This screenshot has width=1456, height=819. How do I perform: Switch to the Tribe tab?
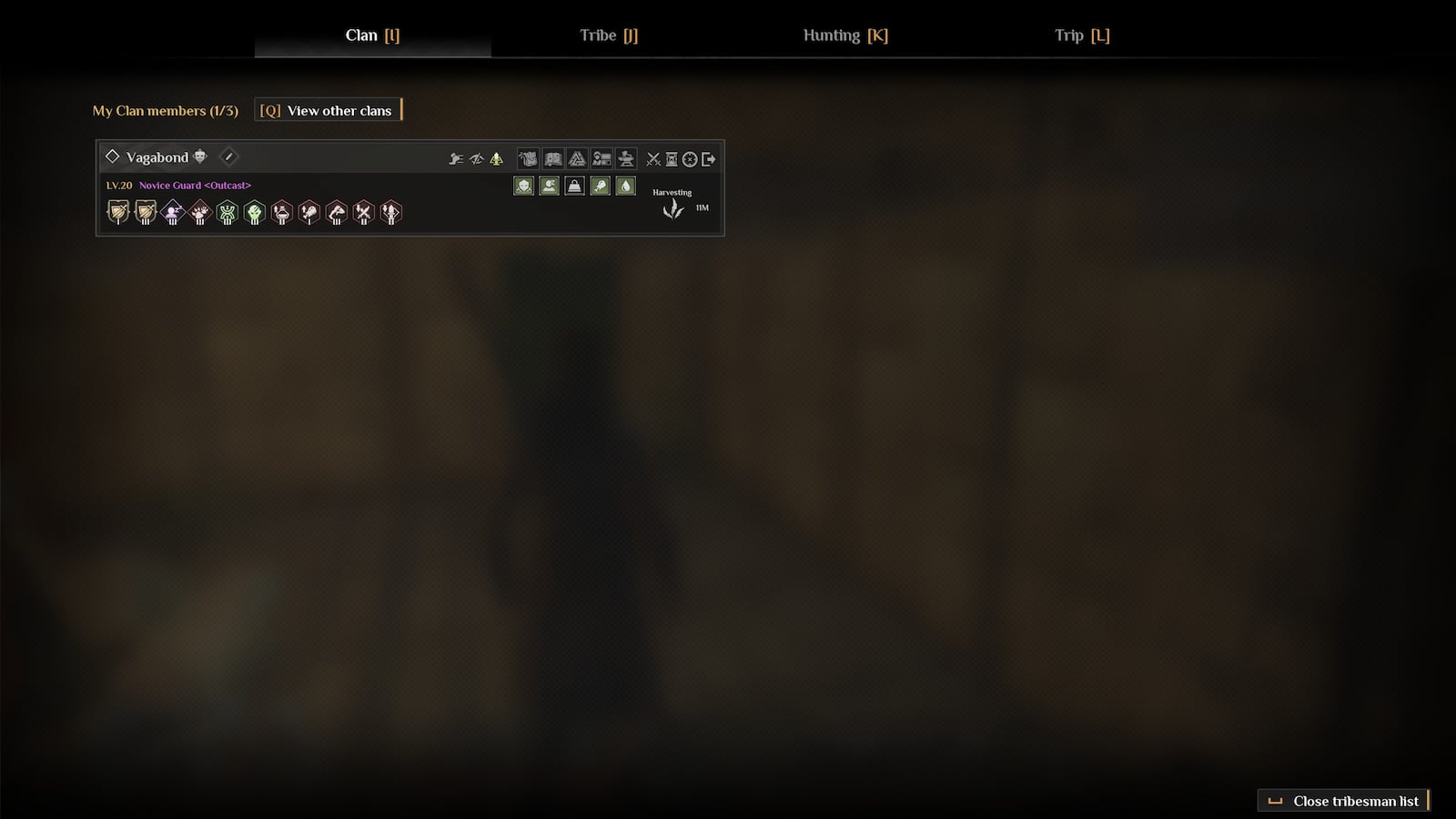point(608,35)
